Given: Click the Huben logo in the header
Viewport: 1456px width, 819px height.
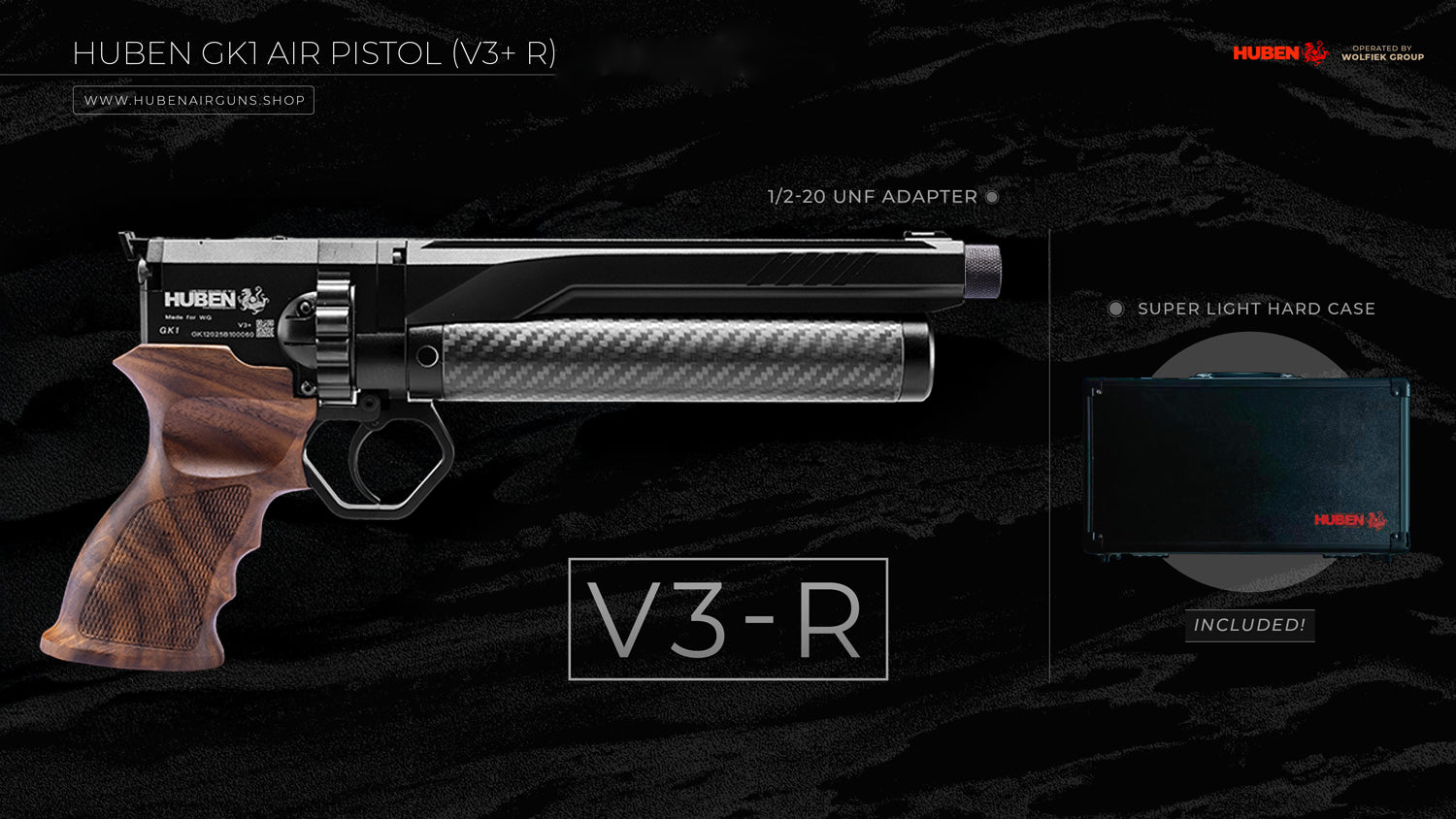Looking at the screenshot, I should 1279,52.
